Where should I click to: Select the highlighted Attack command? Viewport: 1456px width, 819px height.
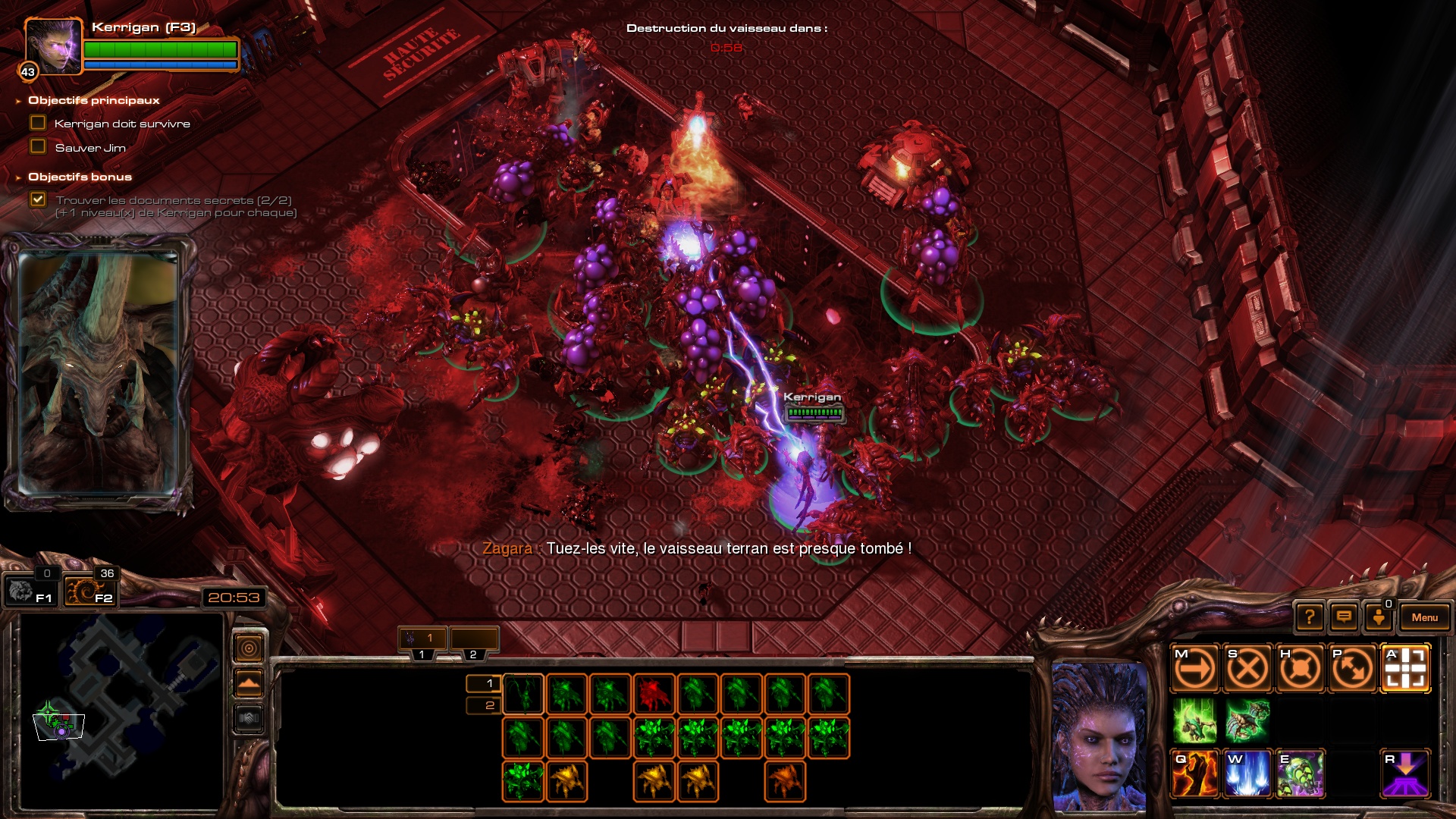click(1405, 669)
